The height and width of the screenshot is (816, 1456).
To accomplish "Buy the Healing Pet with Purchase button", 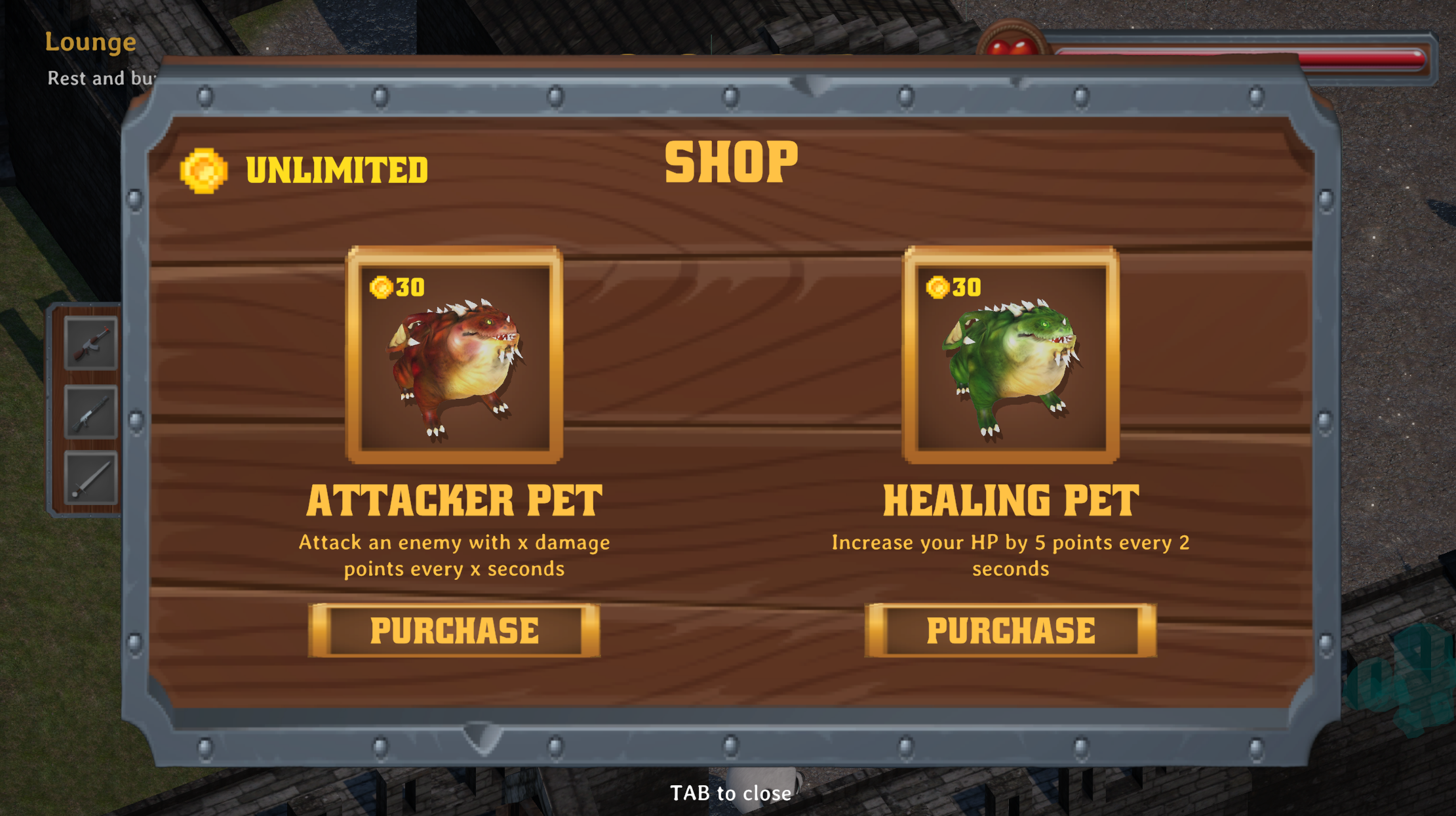I will [x=1010, y=630].
